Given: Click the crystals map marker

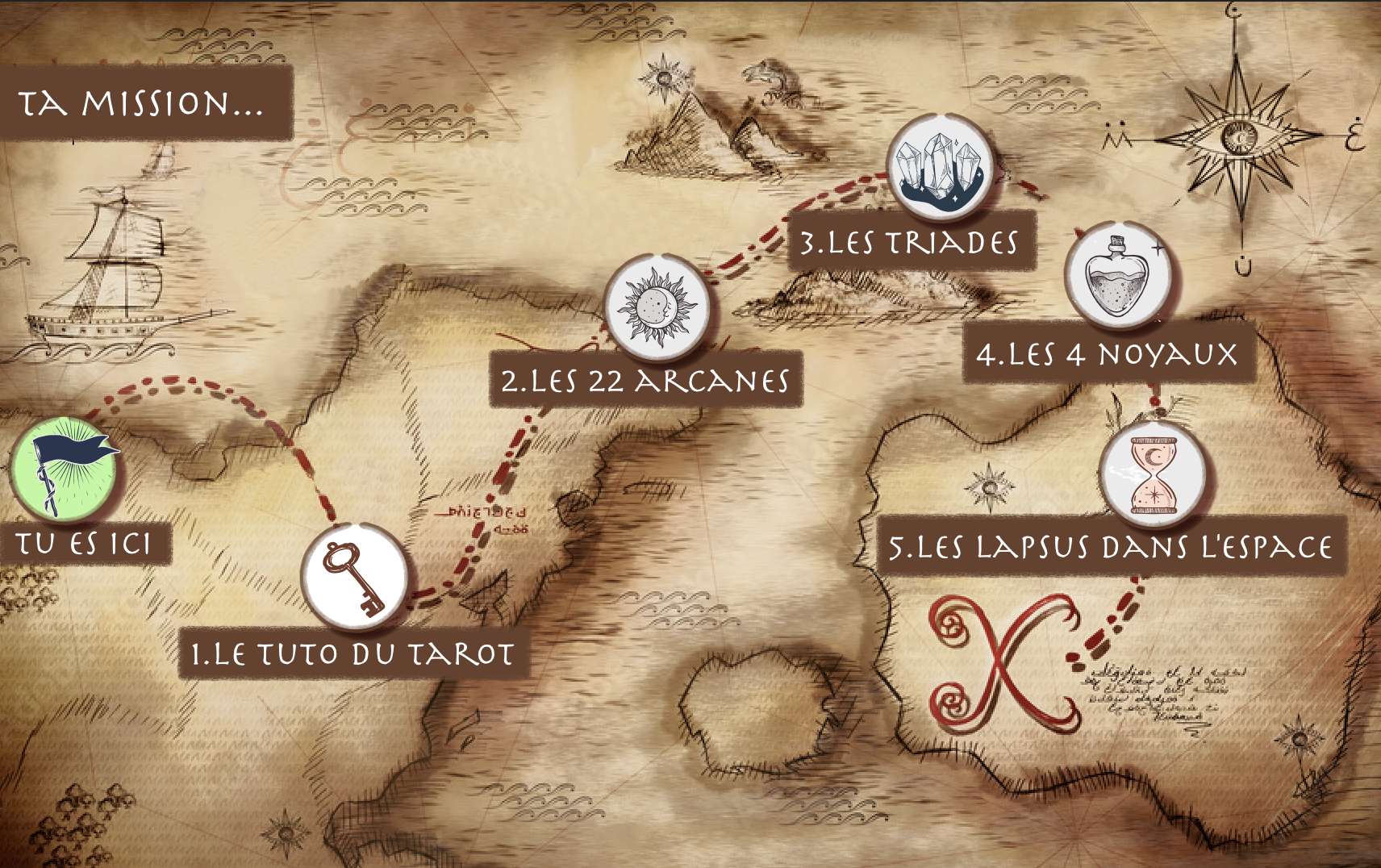Looking at the screenshot, I should (x=940, y=167).
